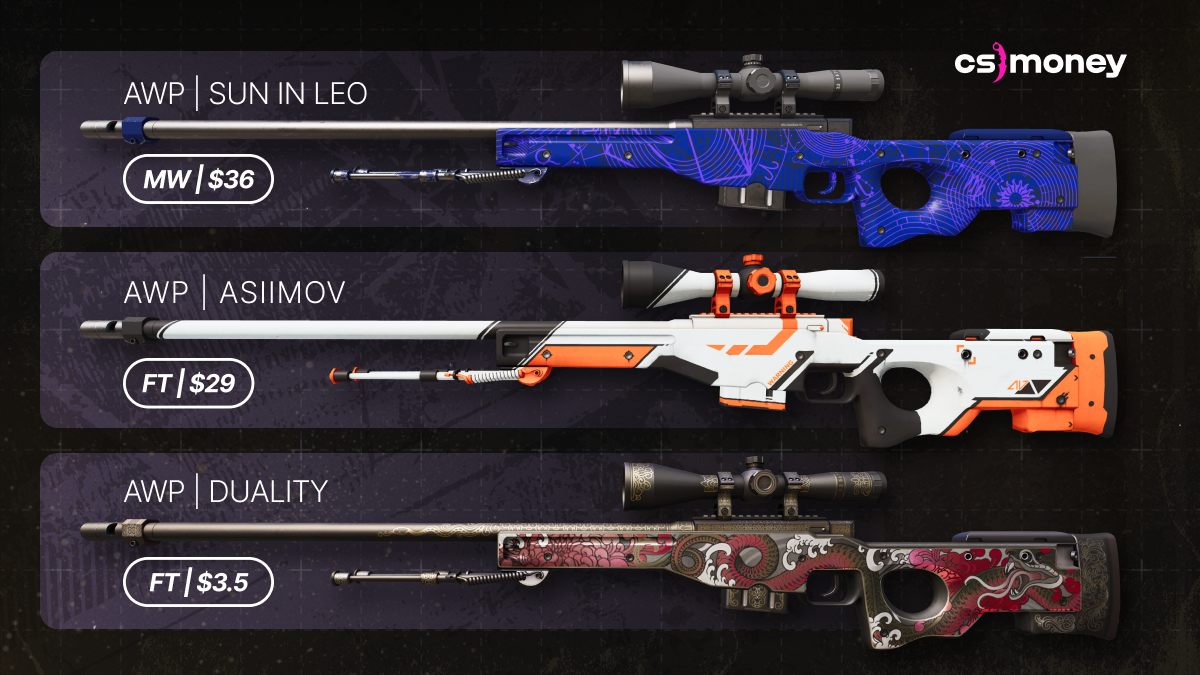Click the FT $3.5 price badge

198,583
